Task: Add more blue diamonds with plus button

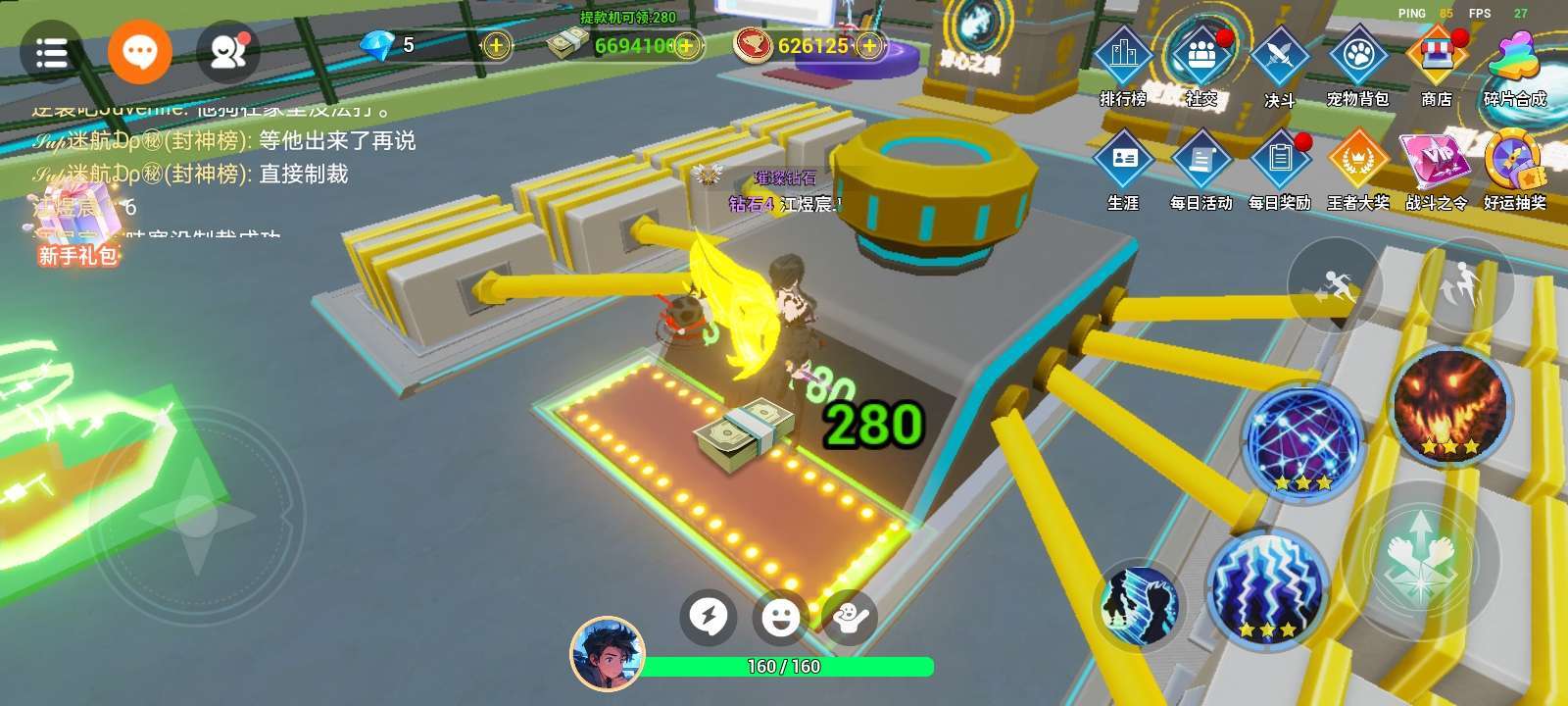Action: (497, 45)
